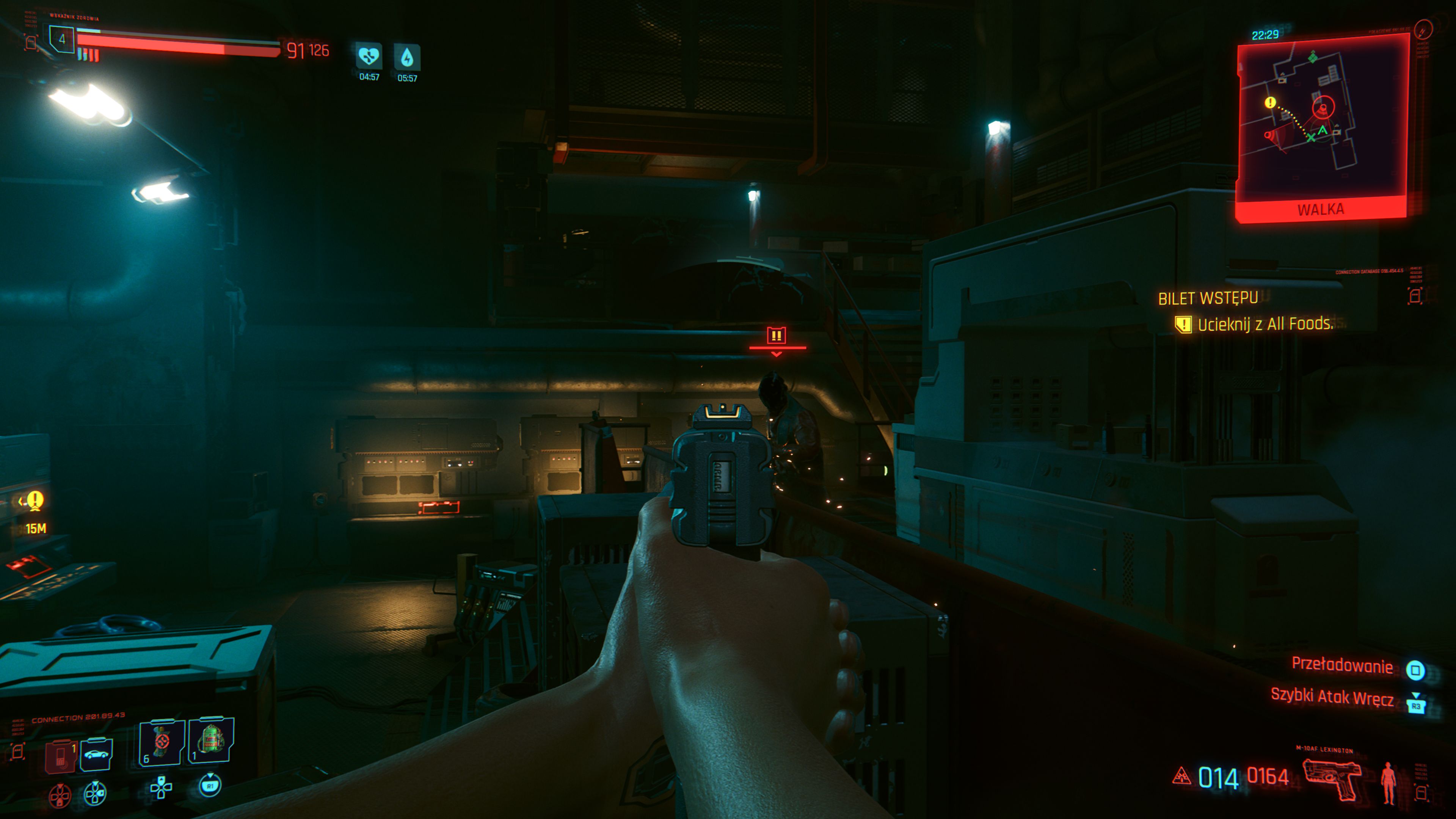
Task: Select the 'Ucieknij z All Foods' objective
Action: click(1265, 324)
